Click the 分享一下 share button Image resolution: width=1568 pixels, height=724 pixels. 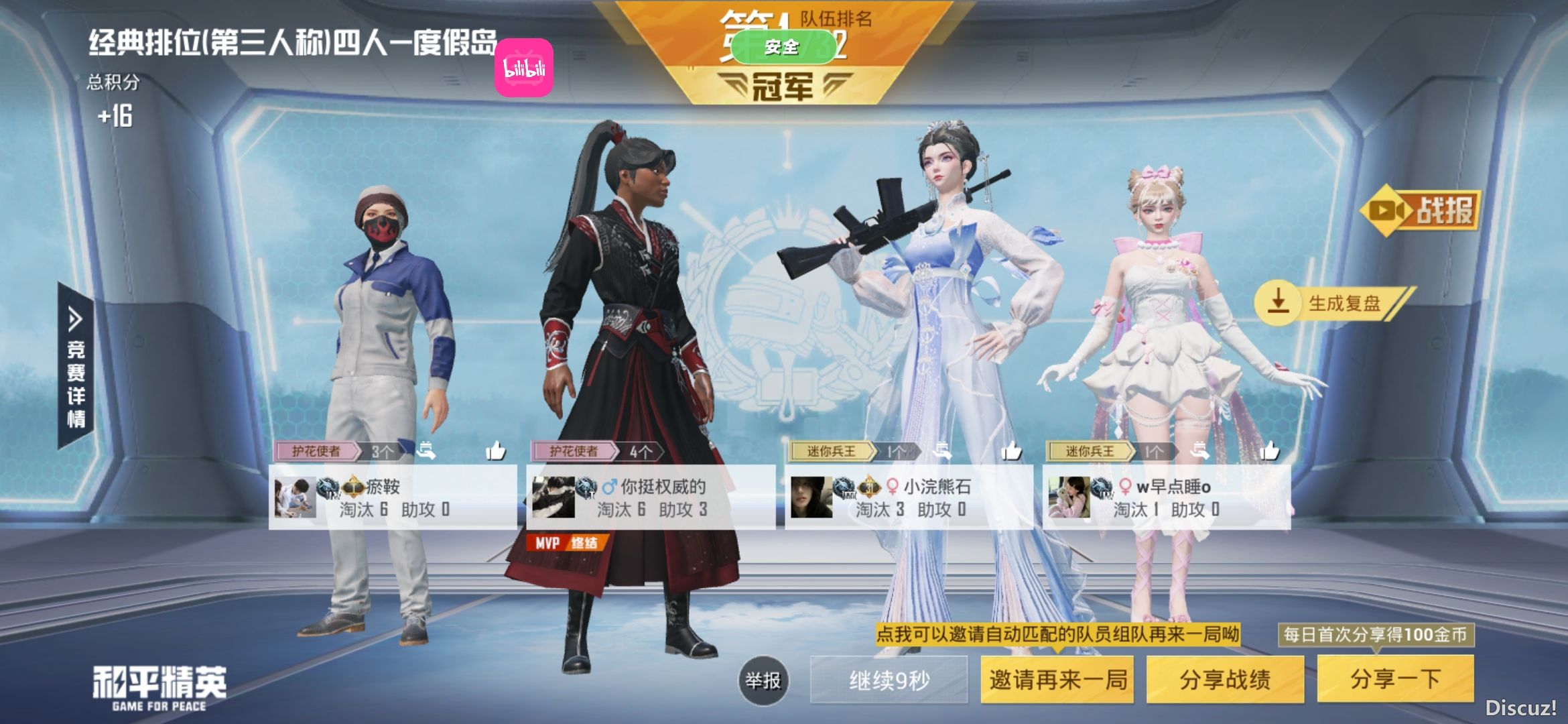click(x=1395, y=680)
